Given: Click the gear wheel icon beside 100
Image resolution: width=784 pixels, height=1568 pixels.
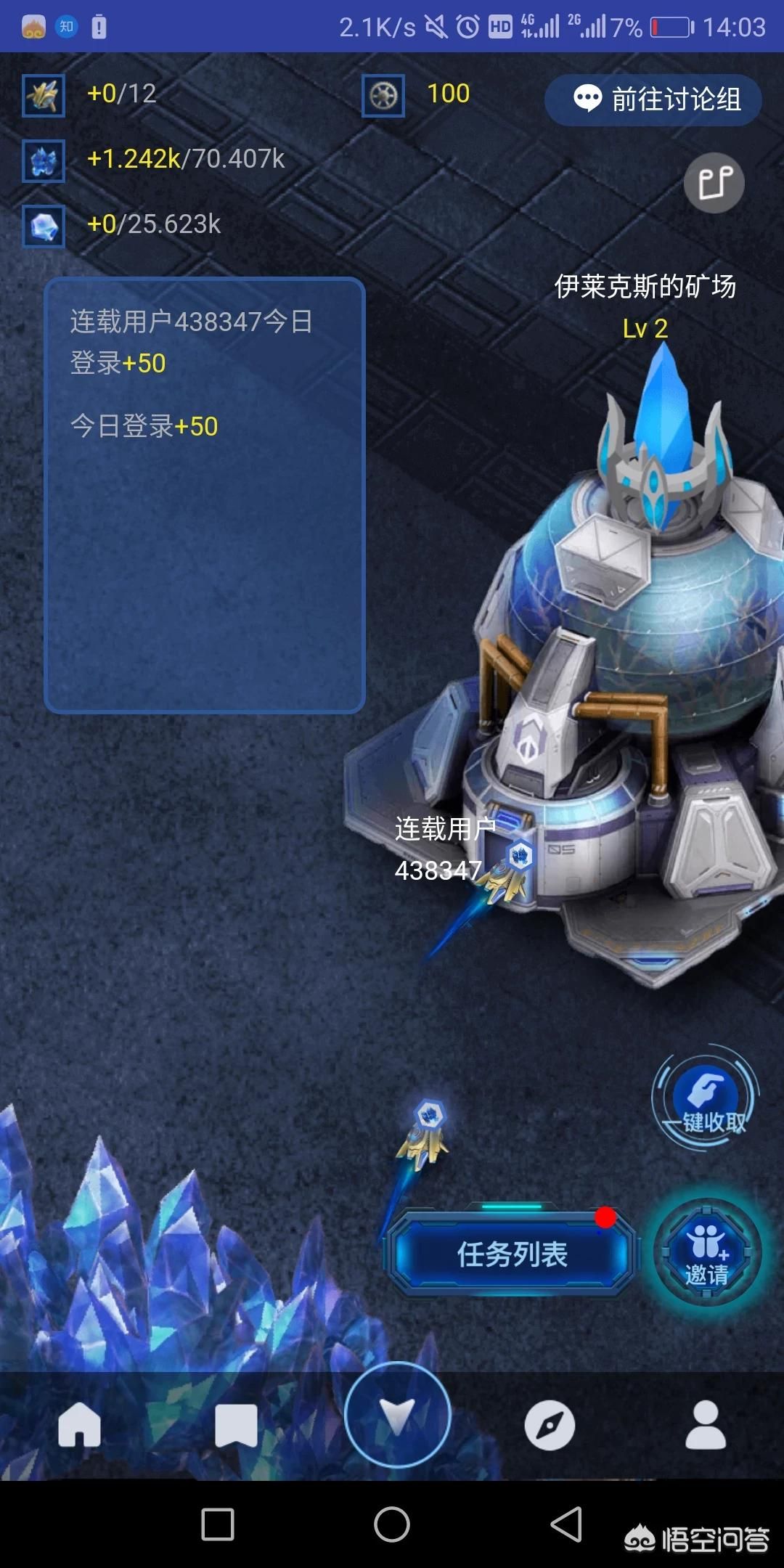Looking at the screenshot, I should [383, 95].
